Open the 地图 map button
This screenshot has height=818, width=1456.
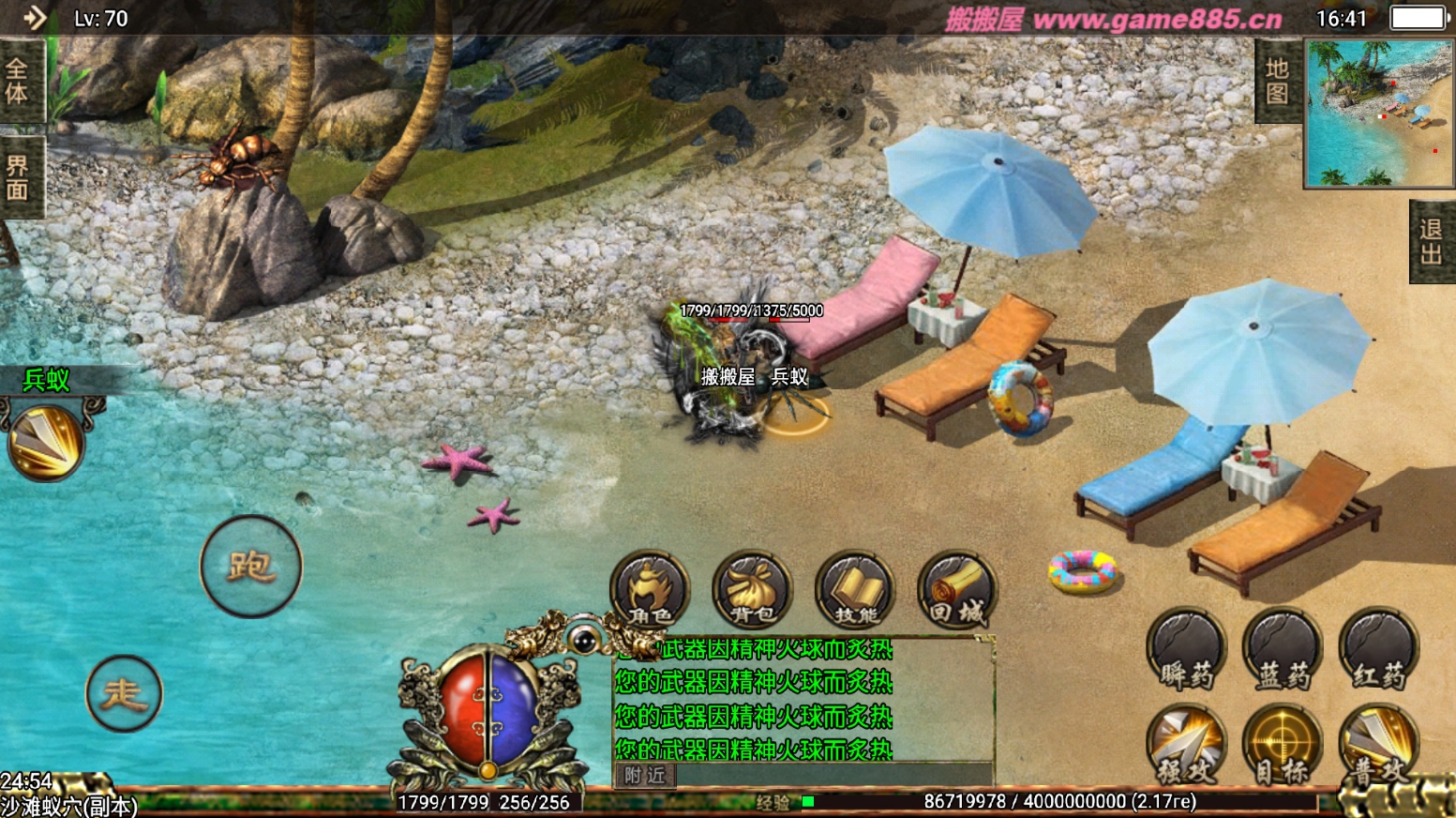tap(1277, 82)
